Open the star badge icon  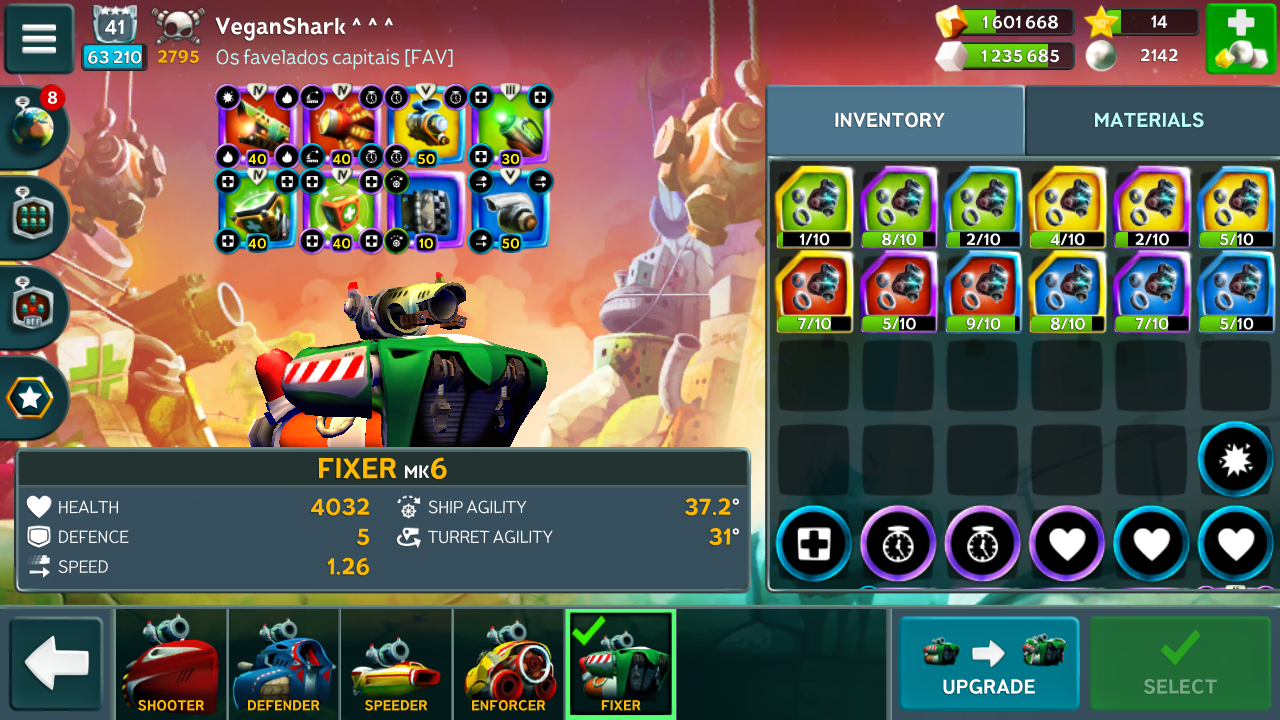click(30, 398)
